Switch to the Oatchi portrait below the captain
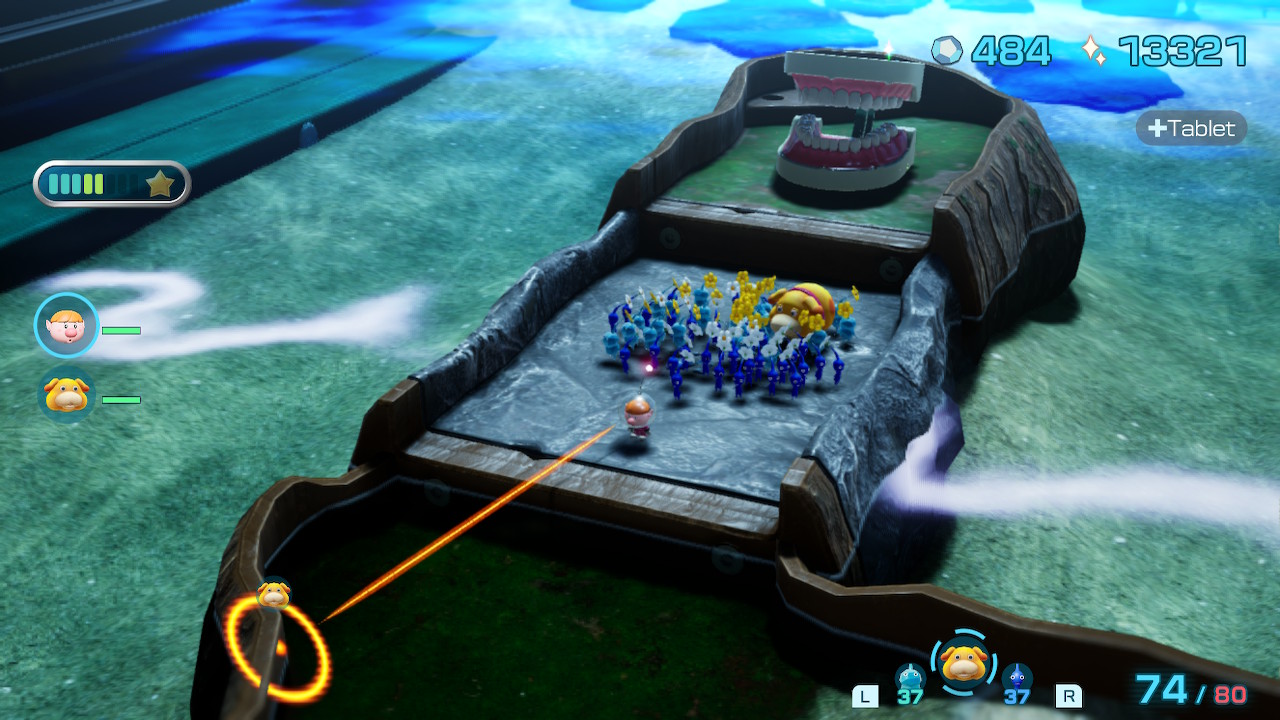 pyautogui.click(x=67, y=396)
